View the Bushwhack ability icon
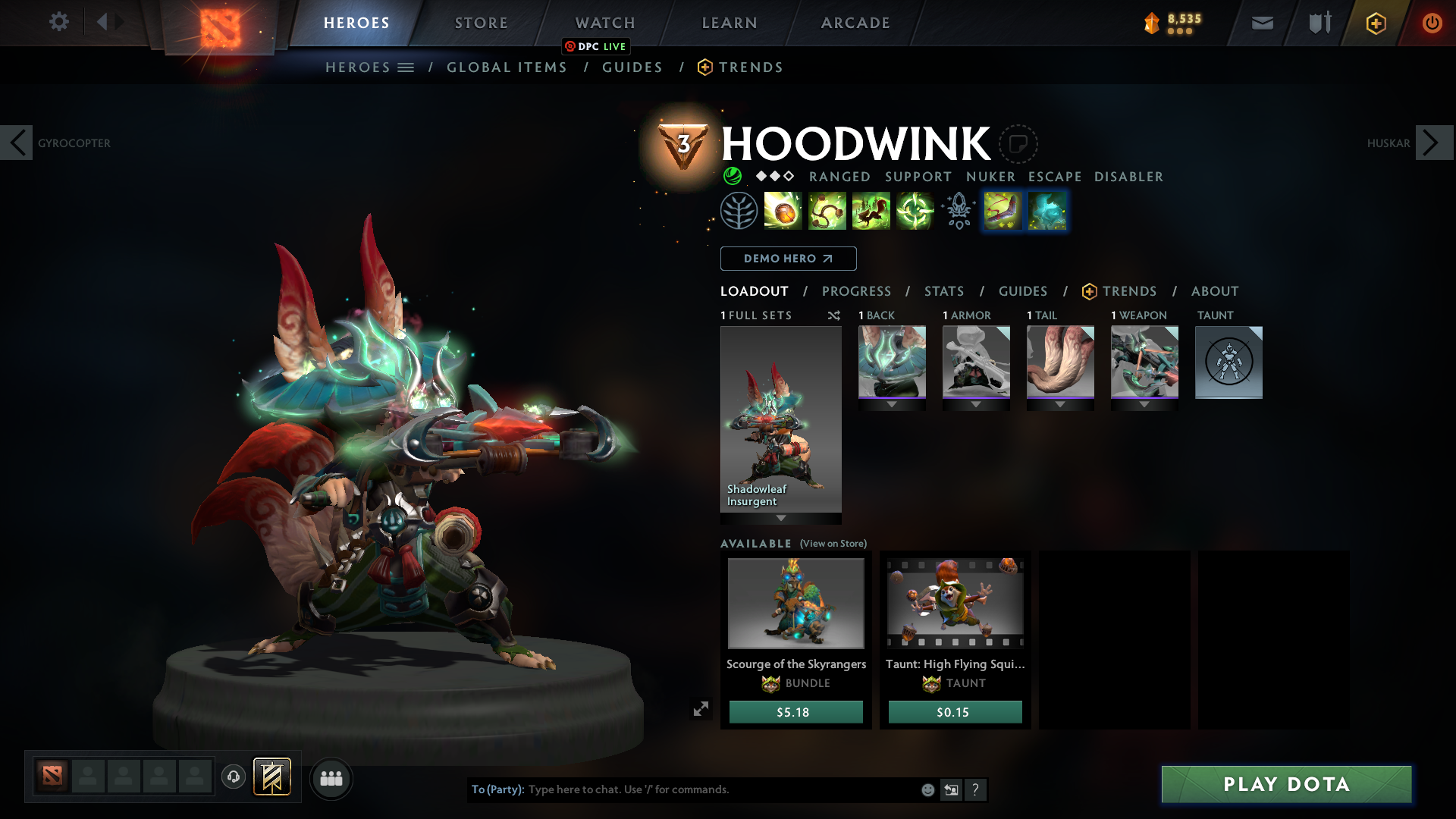 pyautogui.click(x=827, y=210)
